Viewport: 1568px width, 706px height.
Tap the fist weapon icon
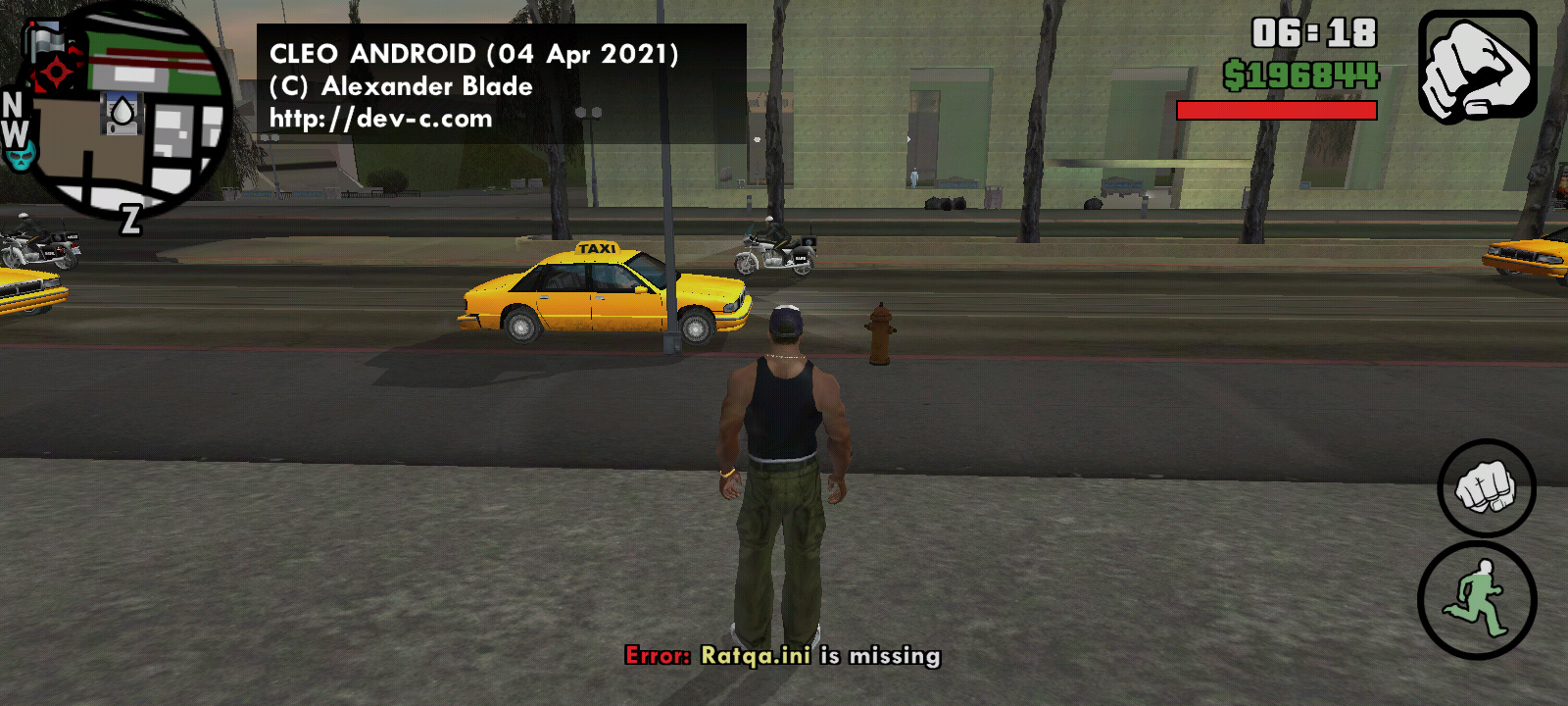1477,67
